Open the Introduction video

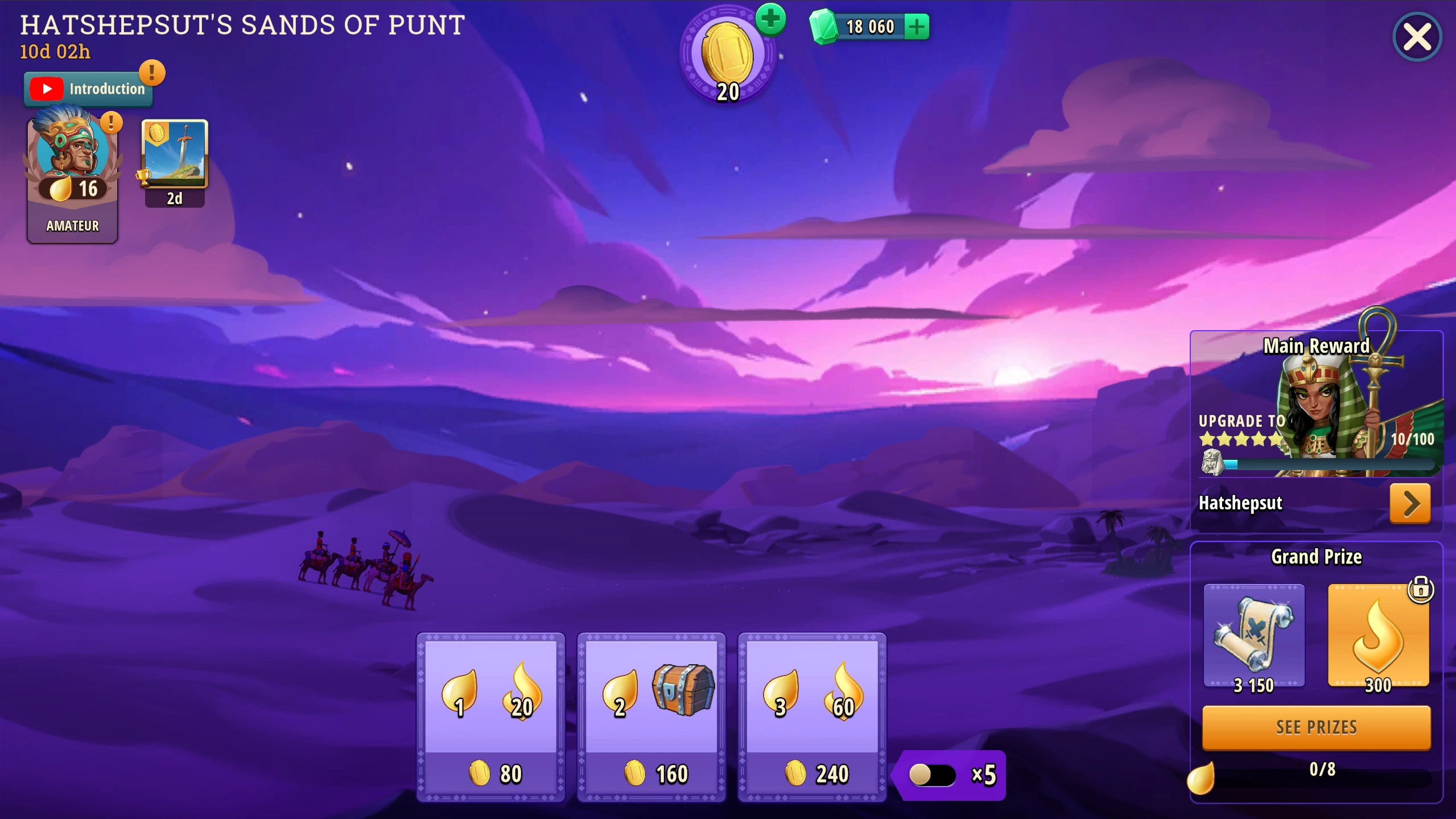(x=88, y=89)
